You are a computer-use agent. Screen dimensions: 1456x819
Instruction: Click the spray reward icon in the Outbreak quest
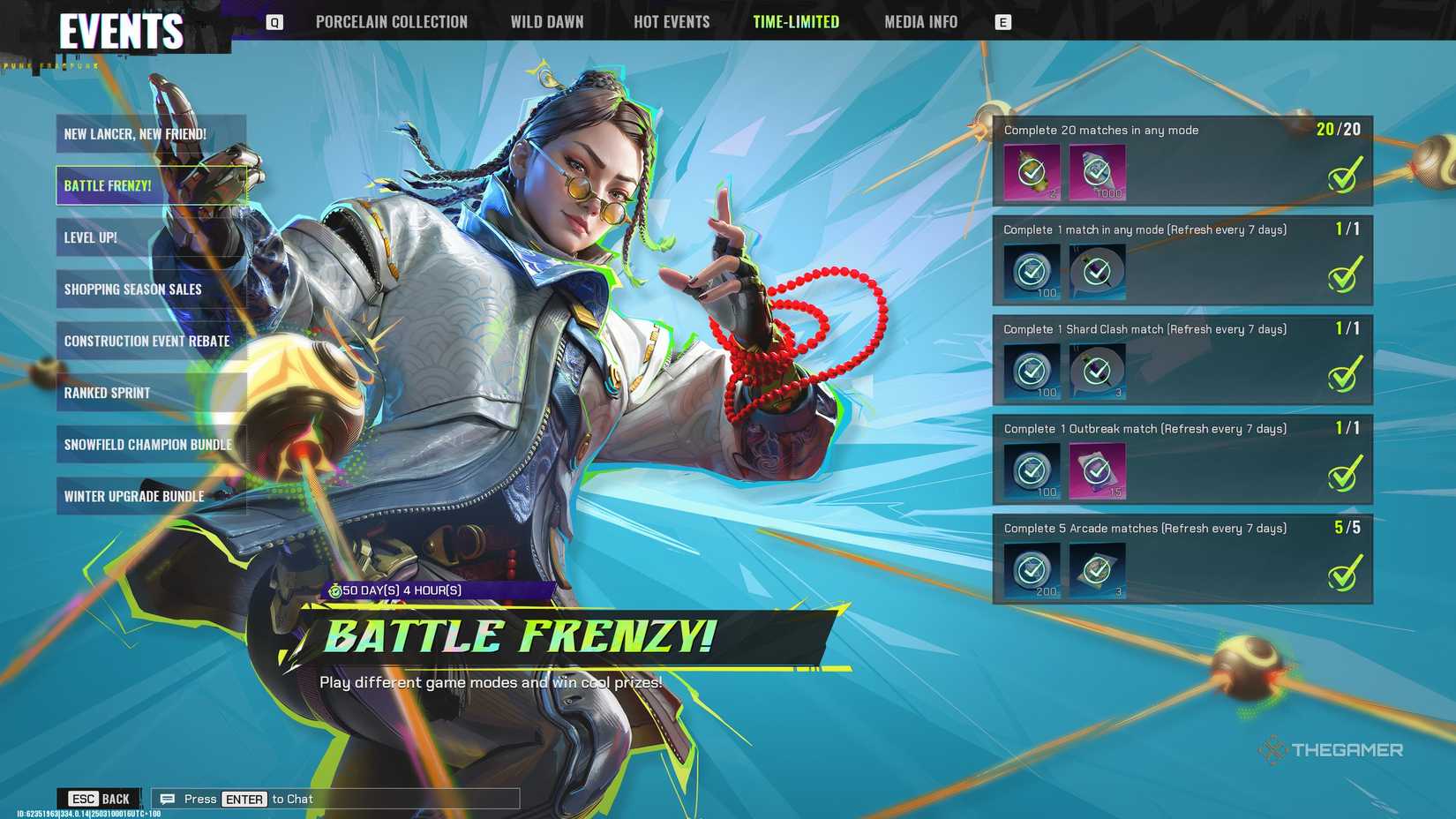[1097, 470]
